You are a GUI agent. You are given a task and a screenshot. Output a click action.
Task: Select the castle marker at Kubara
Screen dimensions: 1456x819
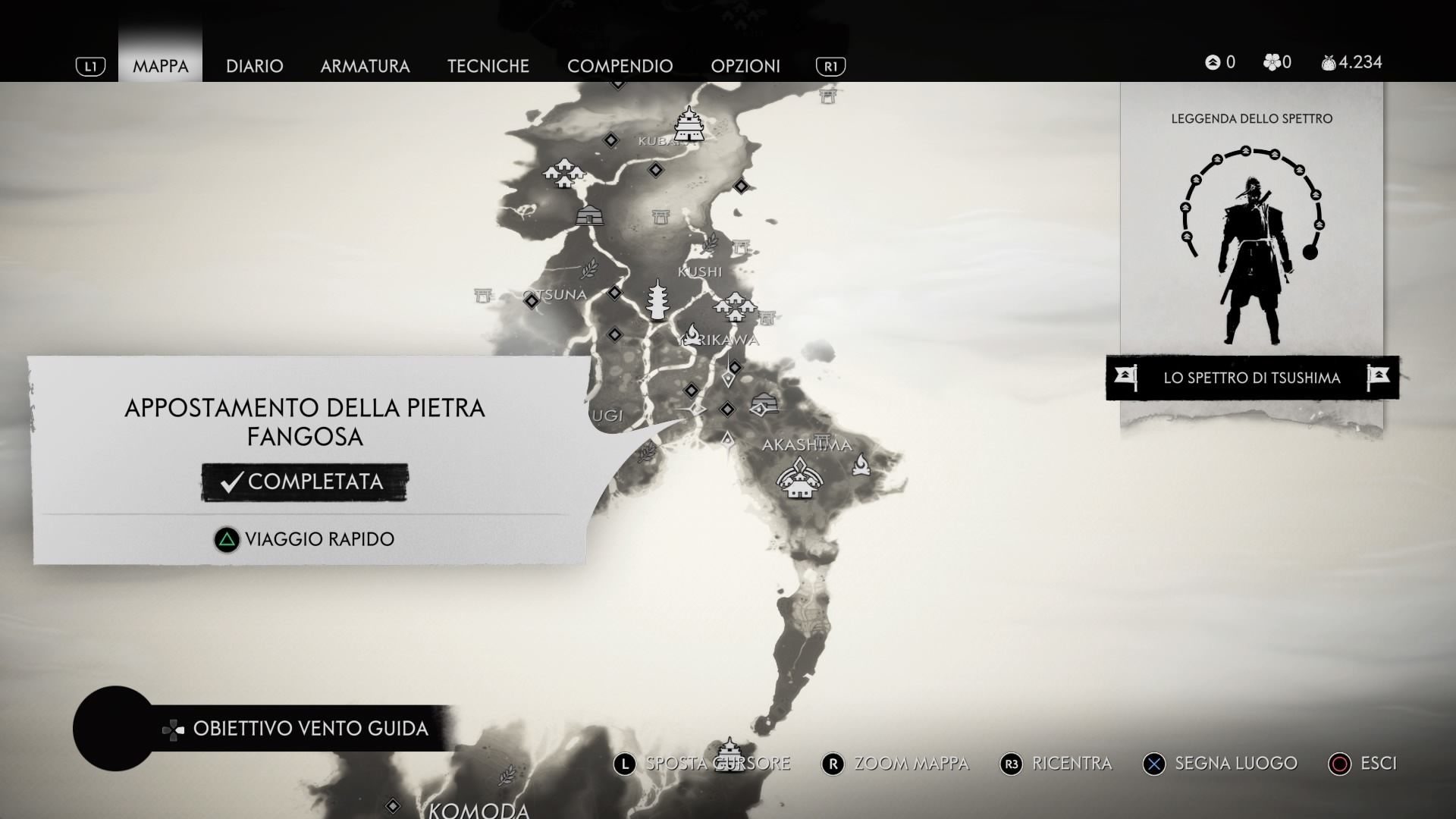point(689,124)
